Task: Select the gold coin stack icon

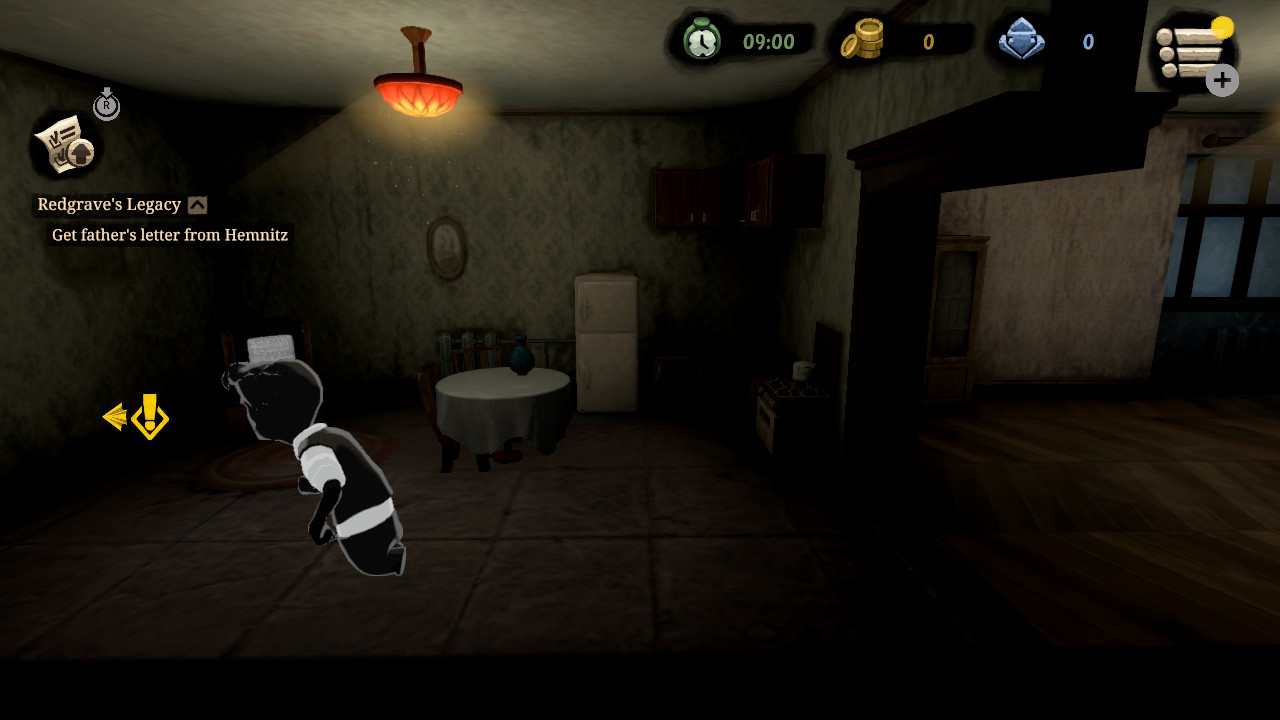Action: tap(861, 41)
